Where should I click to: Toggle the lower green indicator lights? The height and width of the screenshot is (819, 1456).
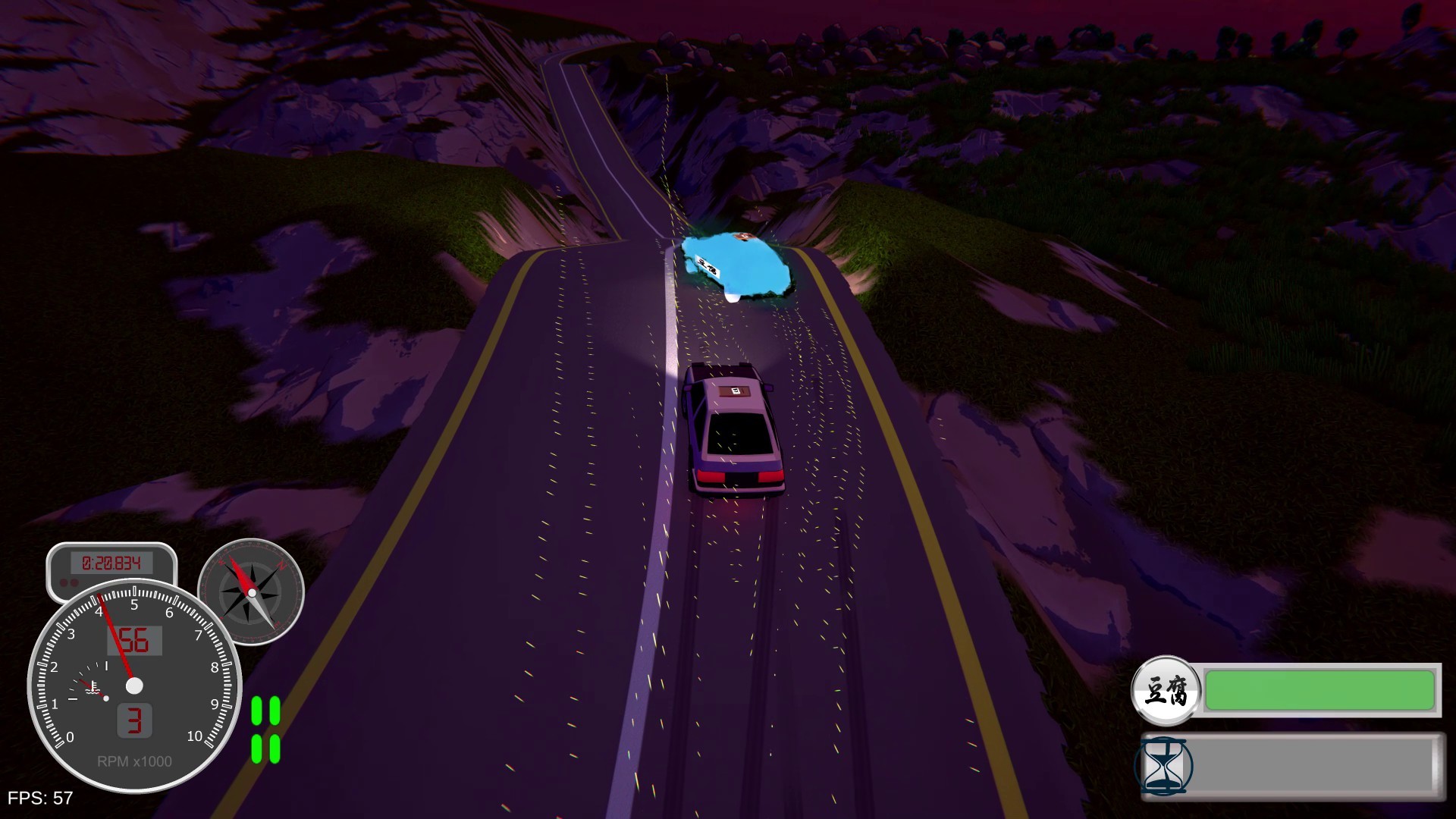(x=266, y=749)
